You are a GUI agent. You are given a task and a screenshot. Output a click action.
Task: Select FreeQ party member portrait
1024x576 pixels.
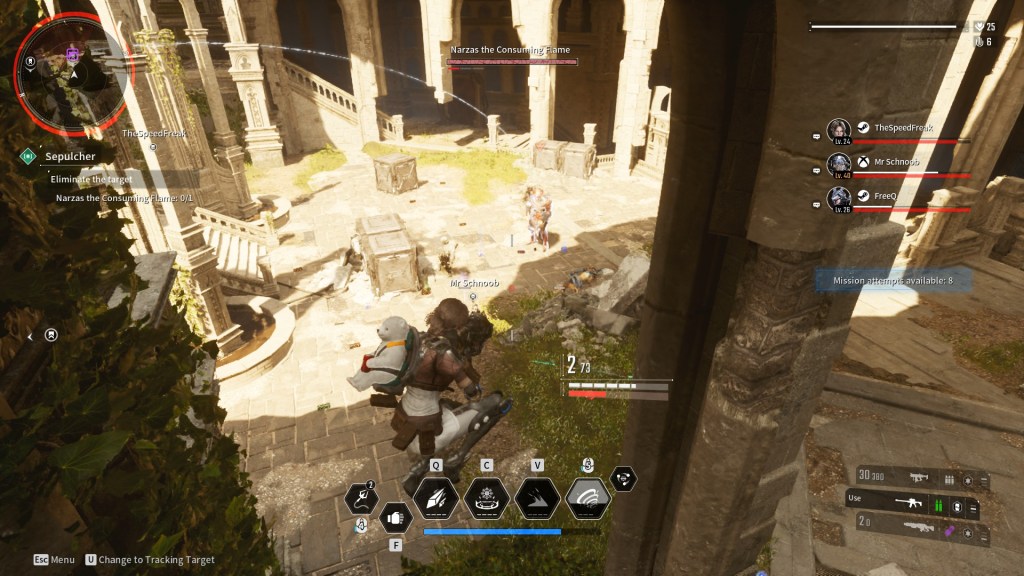click(838, 198)
